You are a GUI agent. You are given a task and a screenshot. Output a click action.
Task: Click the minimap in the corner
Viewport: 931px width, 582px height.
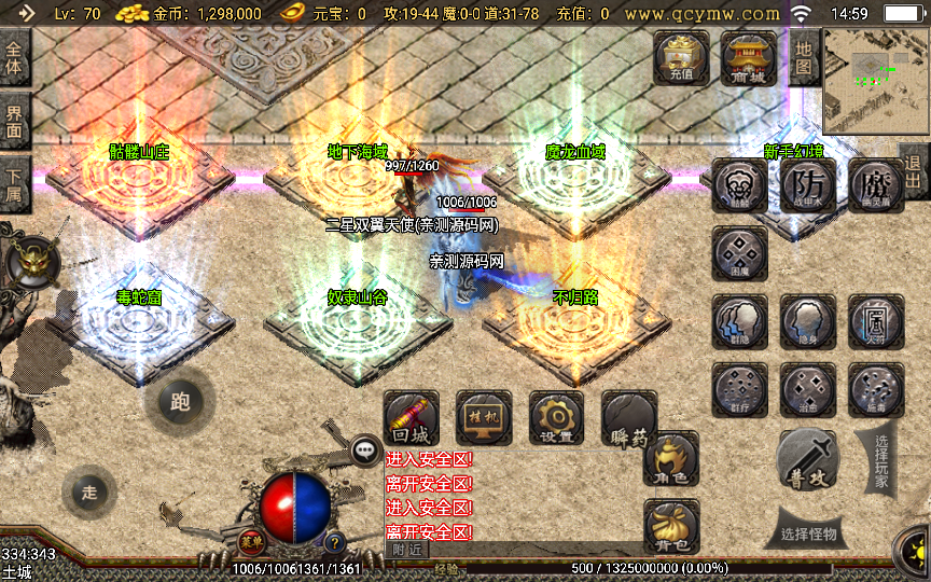(x=876, y=80)
